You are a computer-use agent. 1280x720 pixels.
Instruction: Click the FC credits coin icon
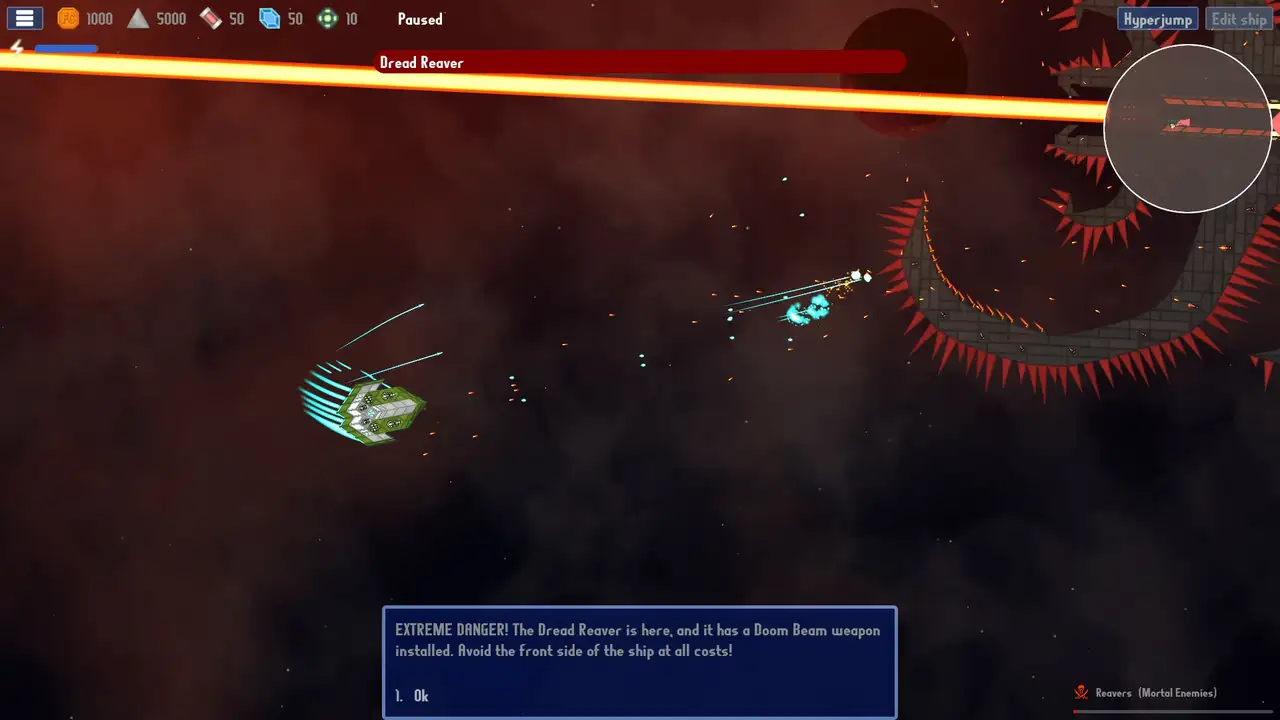click(67, 18)
